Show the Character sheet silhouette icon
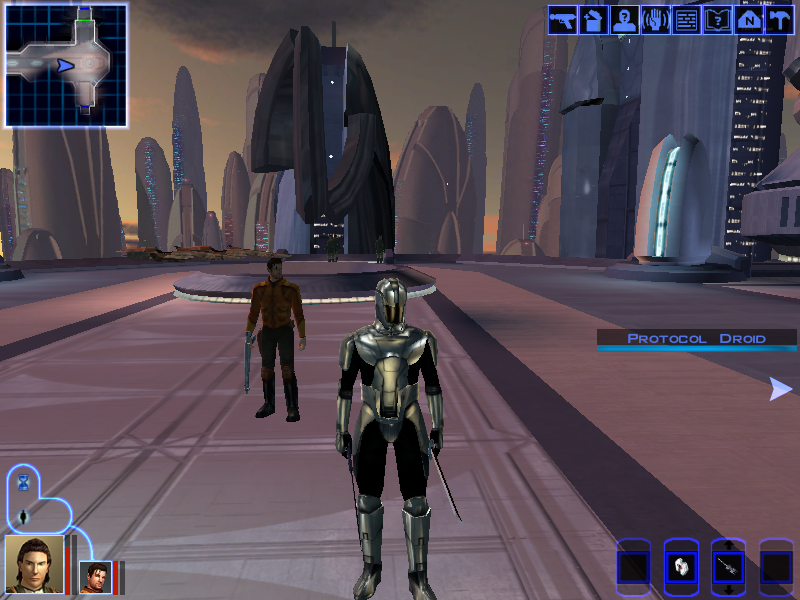800x600 pixels. pyautogui.click(x=624, y=20)
